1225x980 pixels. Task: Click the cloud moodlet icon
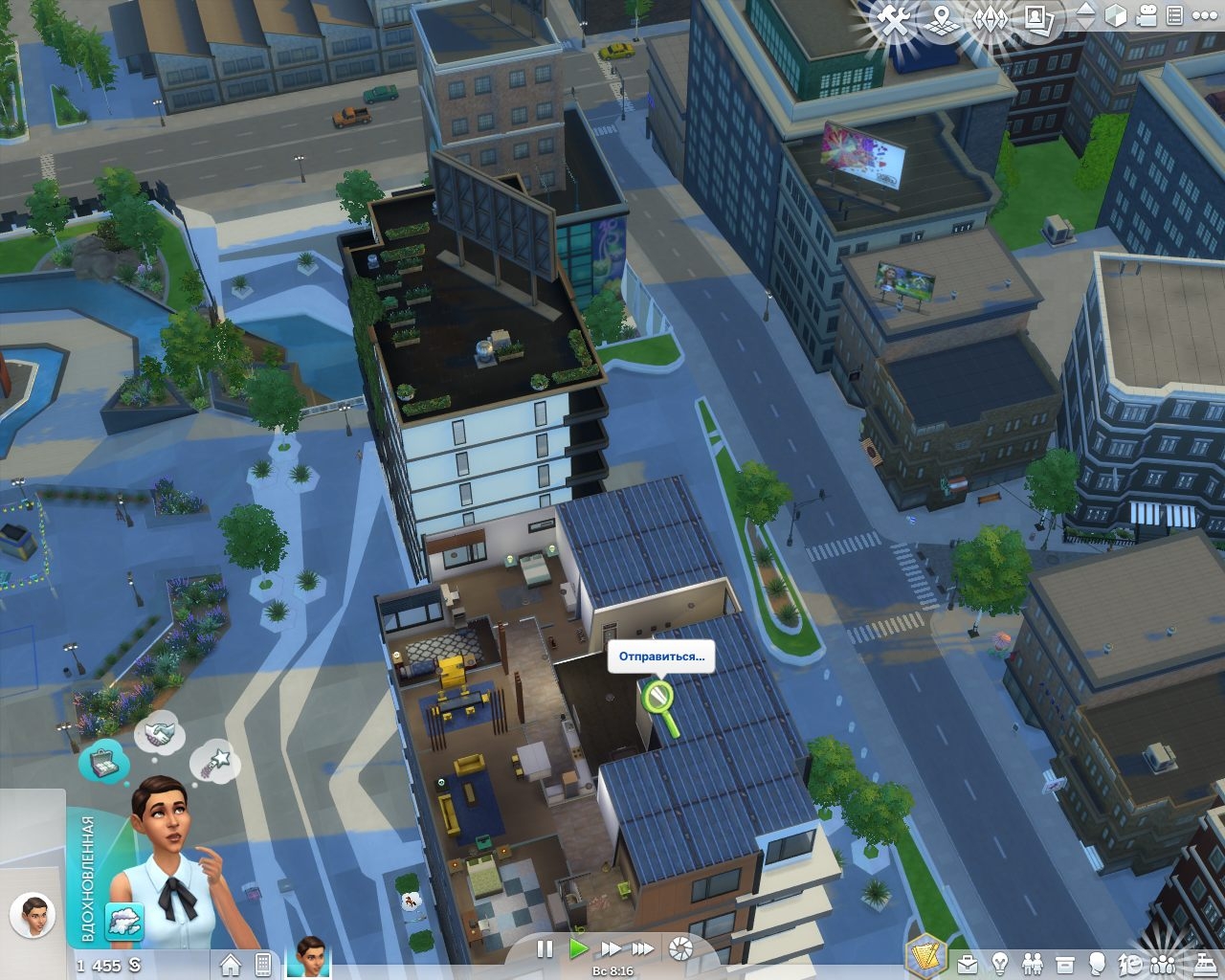pyautogui.click(x=124, y=923)
